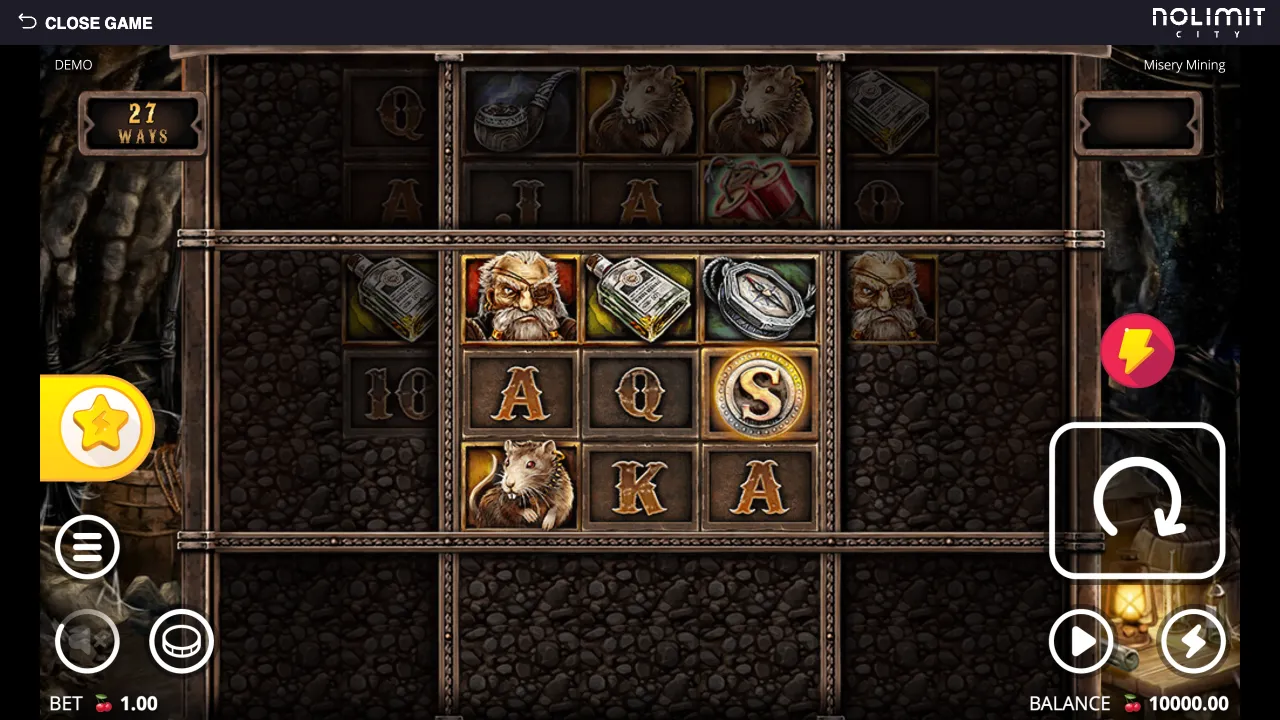1280x720 pixels.
Task: Click the DEMO mode label
Action: tap(74, 64)
